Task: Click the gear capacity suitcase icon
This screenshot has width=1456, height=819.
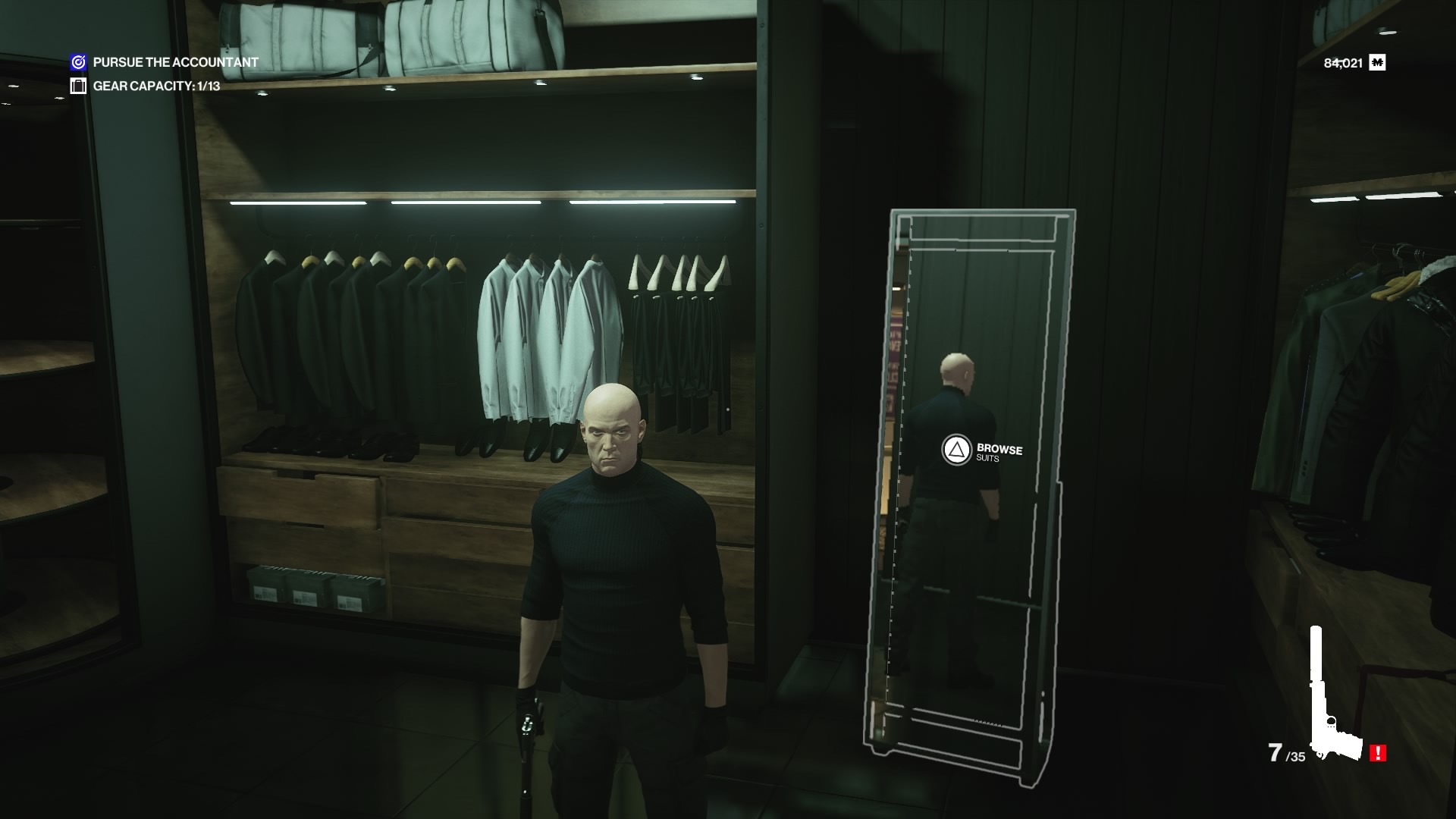Action: point(78,86)
